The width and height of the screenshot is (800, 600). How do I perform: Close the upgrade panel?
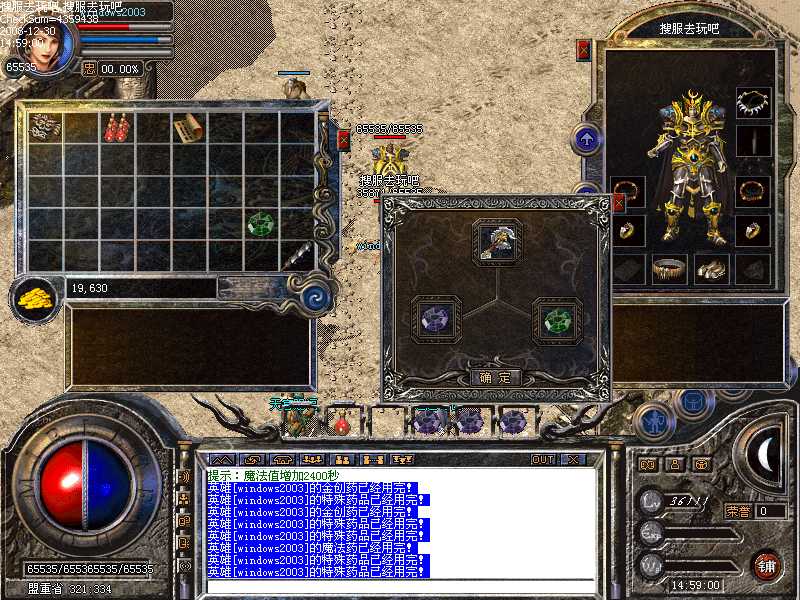pos(618,204)
